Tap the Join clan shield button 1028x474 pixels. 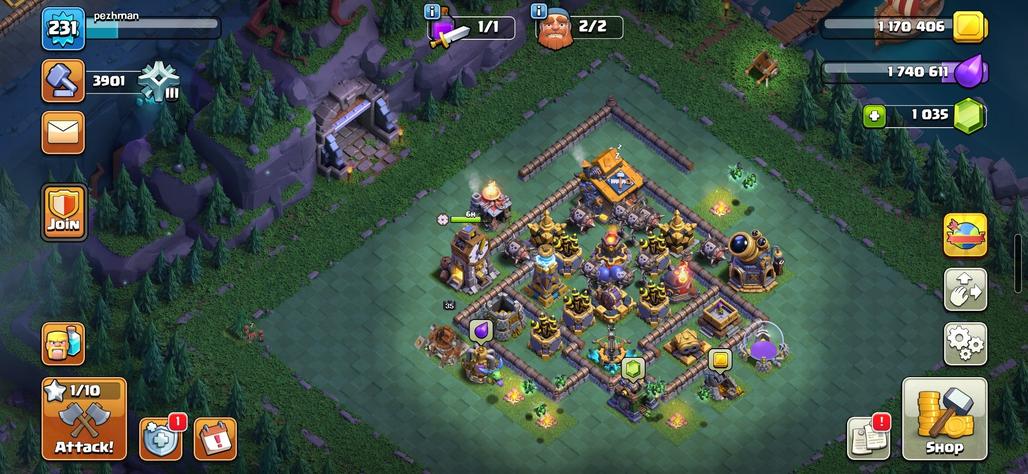(x=63, y=212)
